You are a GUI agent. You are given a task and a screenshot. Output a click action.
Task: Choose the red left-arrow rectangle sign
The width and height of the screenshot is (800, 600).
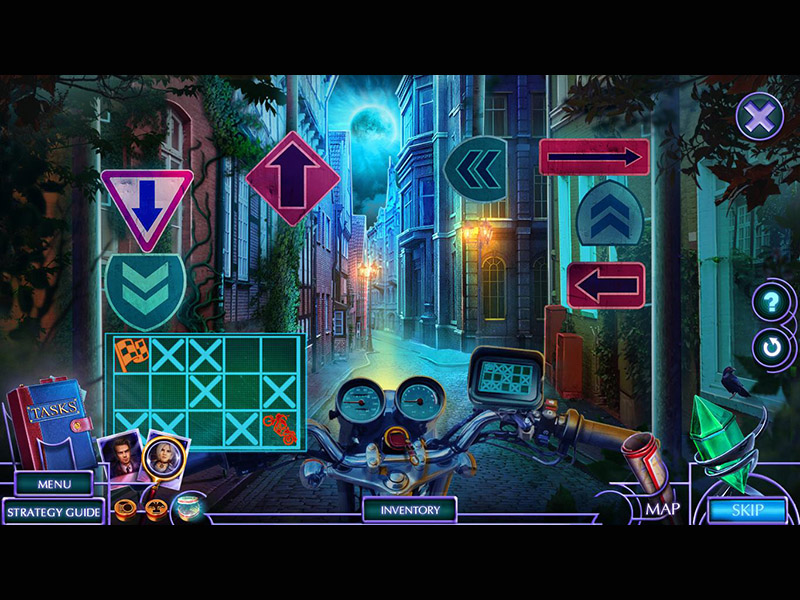(x=606, y=286)
